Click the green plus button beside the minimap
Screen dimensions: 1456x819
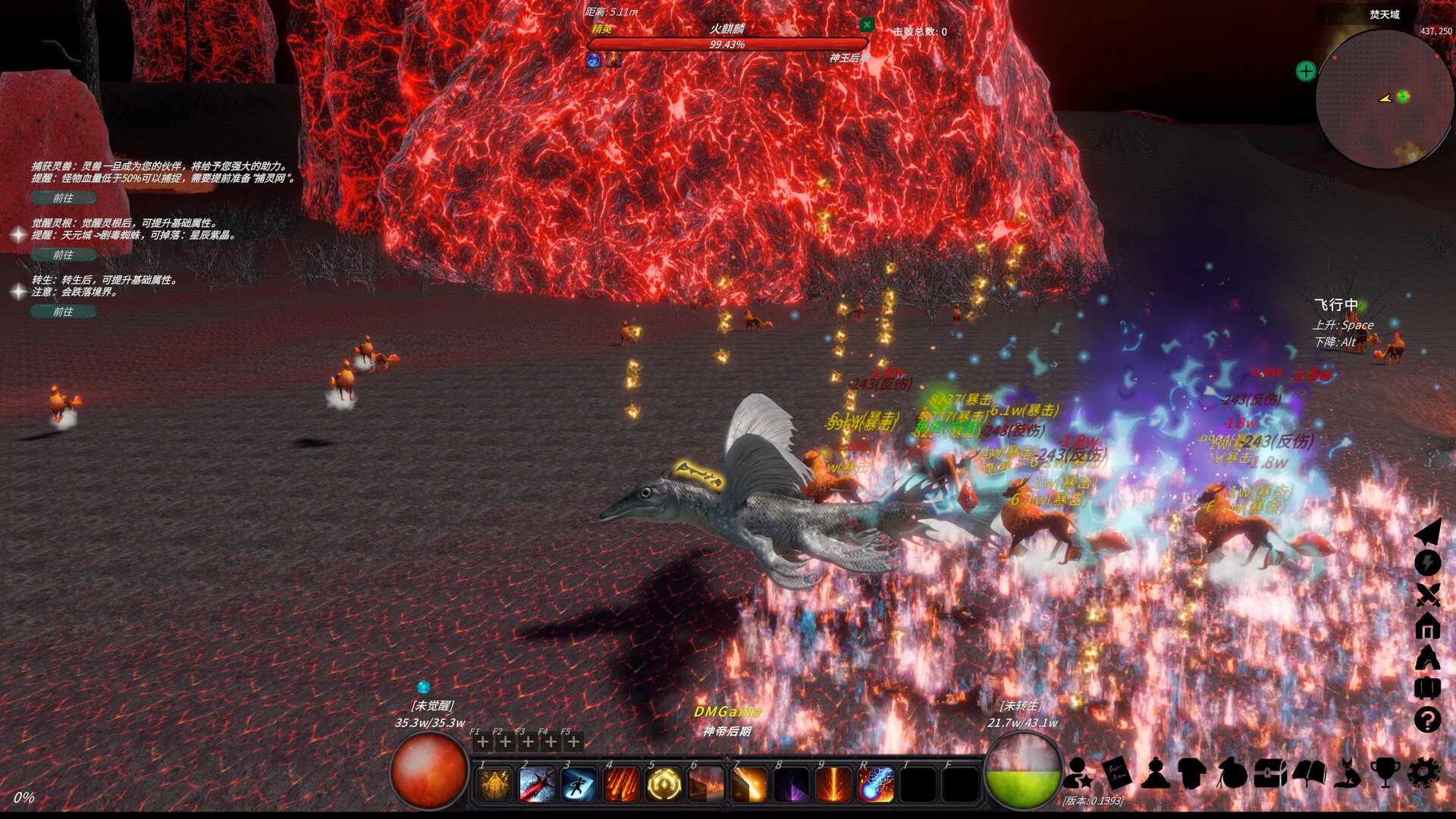1306,71
